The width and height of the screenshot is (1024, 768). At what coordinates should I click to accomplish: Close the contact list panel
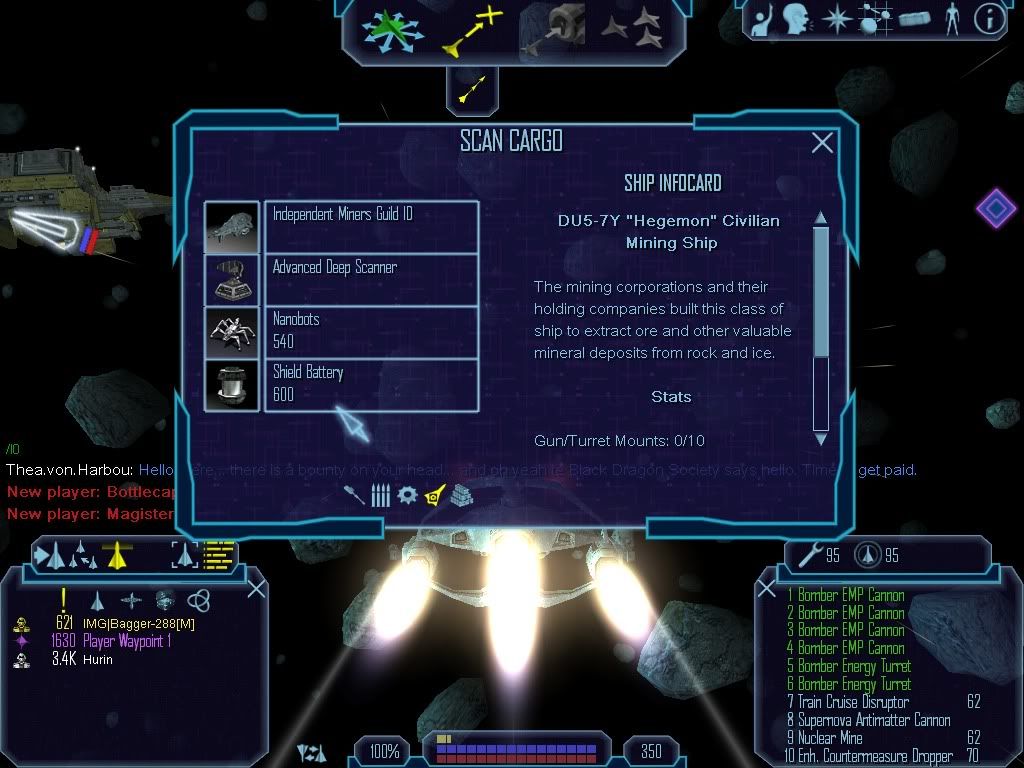click(x=256, y=588)
